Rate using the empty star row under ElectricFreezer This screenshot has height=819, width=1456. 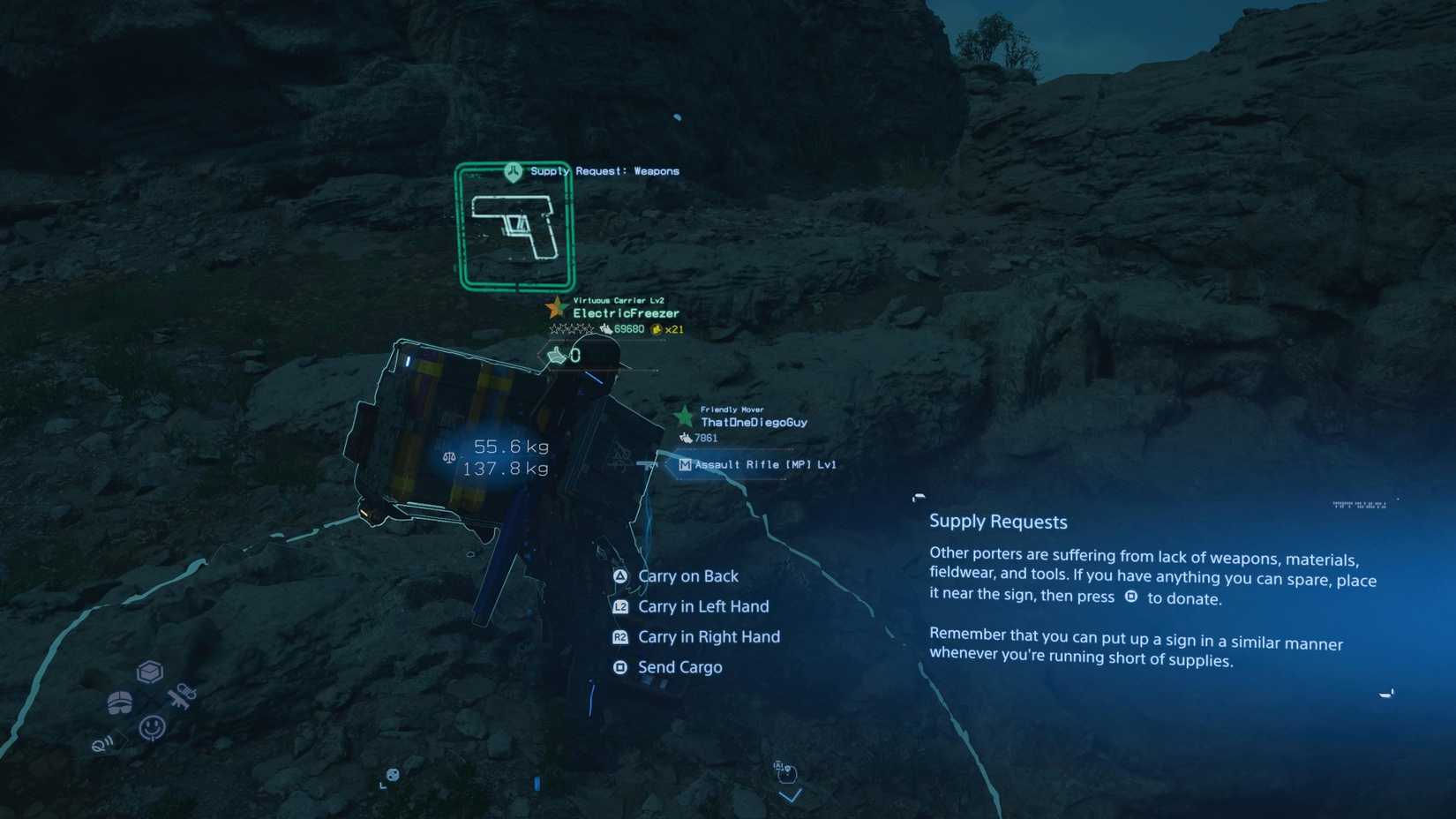(x=571, y=328)
